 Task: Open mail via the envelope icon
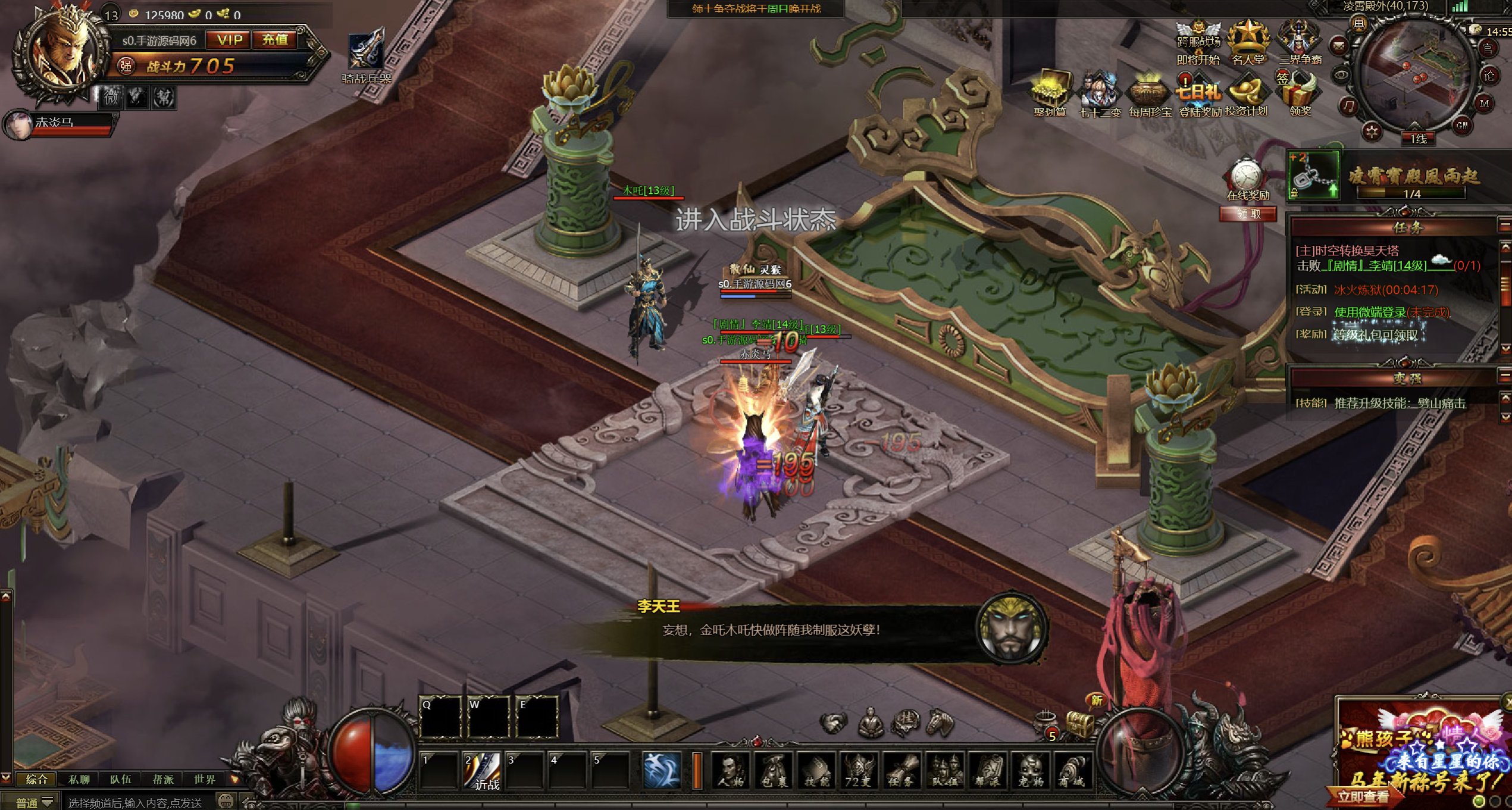coord(1338,46)
